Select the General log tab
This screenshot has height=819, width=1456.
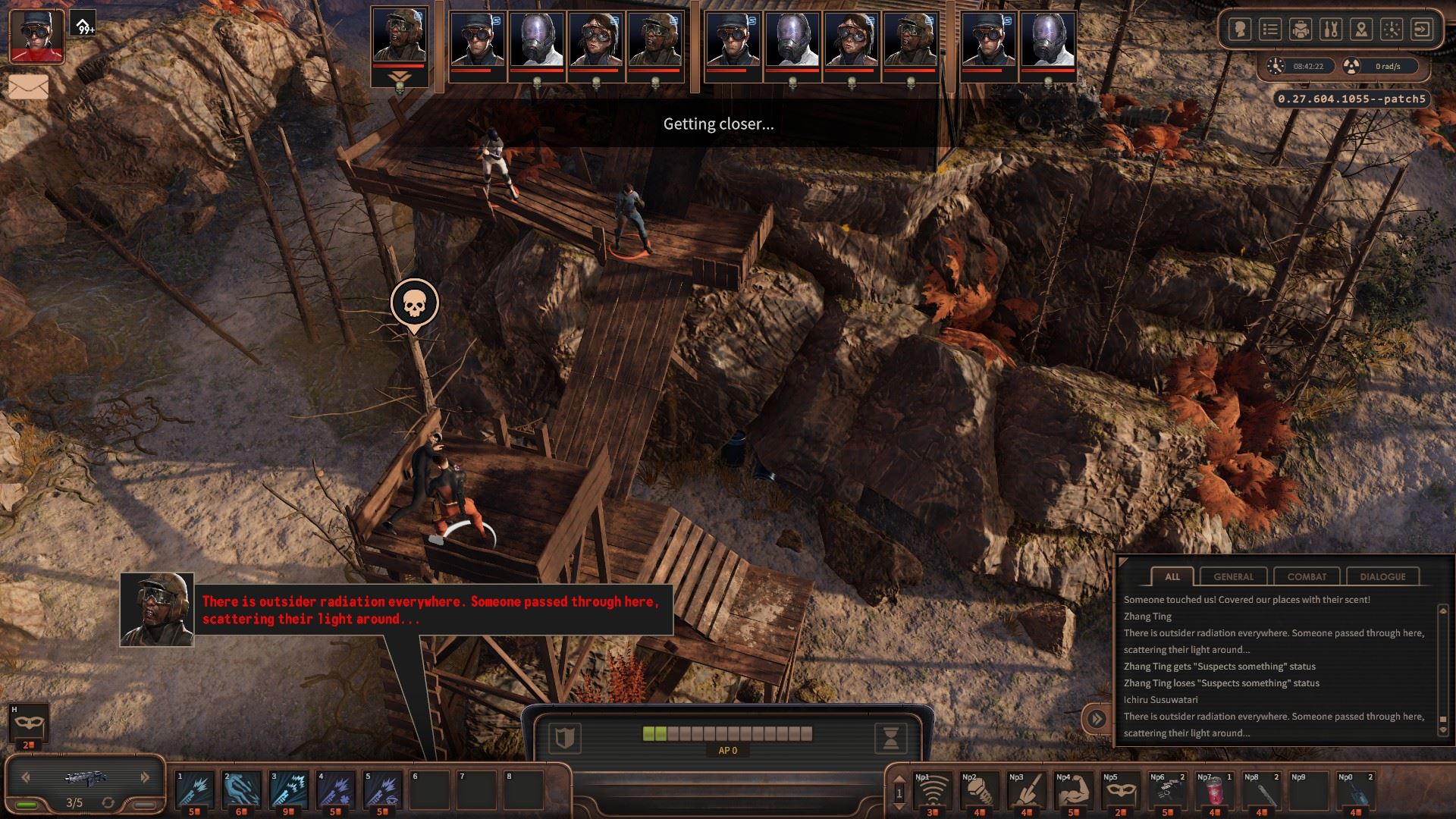click(x=1234, y=576)
